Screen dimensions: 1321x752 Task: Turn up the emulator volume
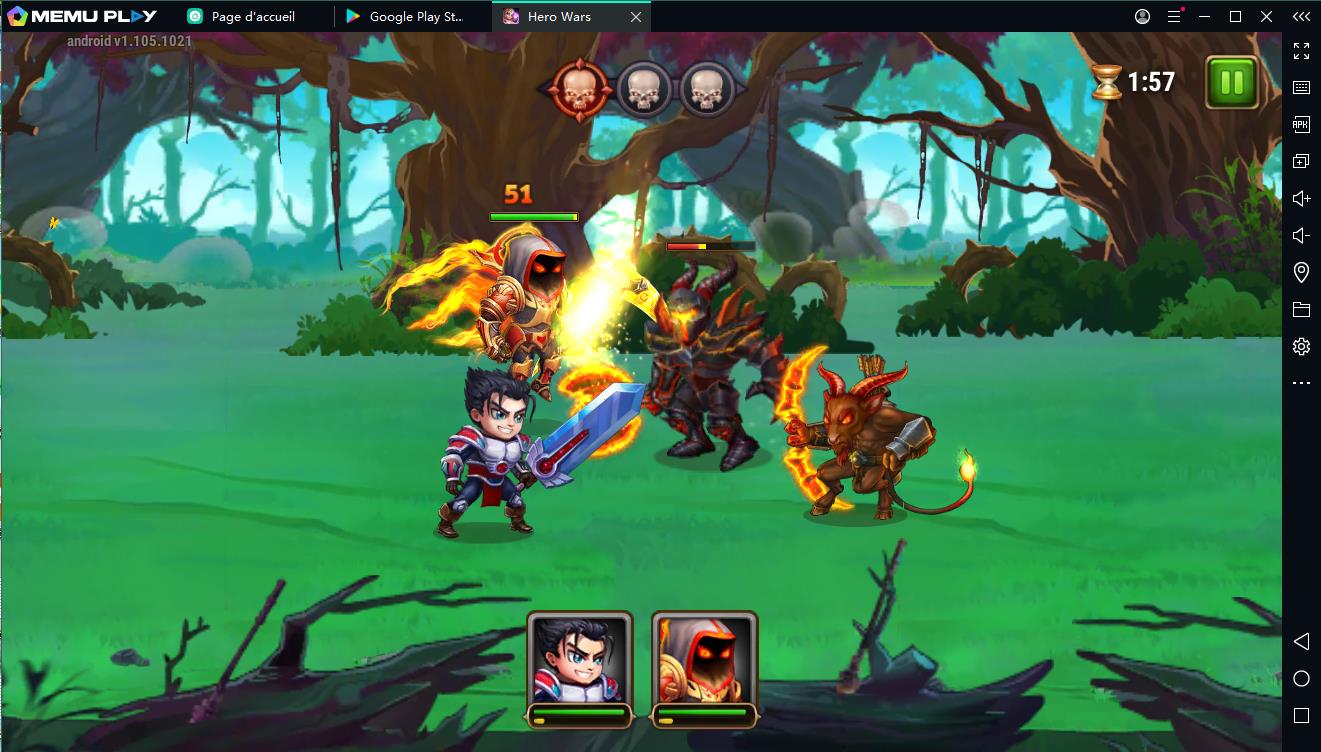[1301, 198]
